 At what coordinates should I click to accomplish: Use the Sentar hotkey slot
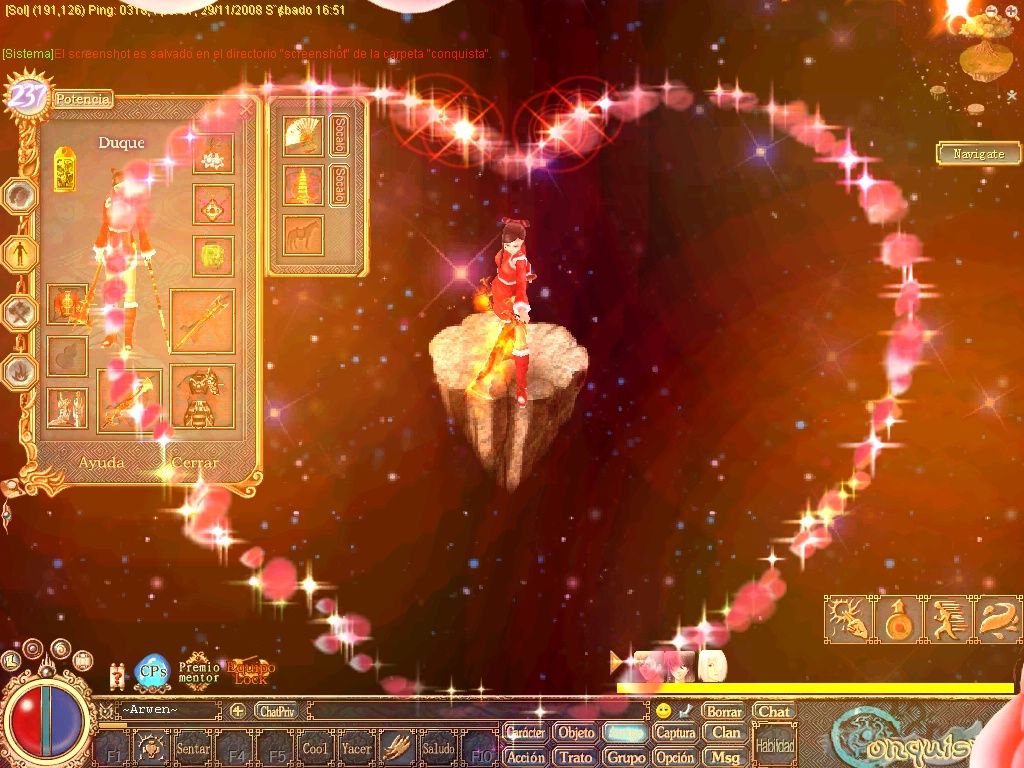(x=193, y=748)
